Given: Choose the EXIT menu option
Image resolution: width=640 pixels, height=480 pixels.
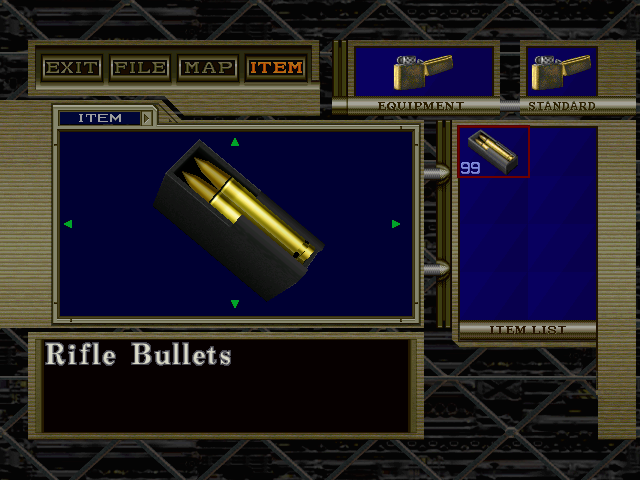Looking at the screenshot, I should pos(71,68).
